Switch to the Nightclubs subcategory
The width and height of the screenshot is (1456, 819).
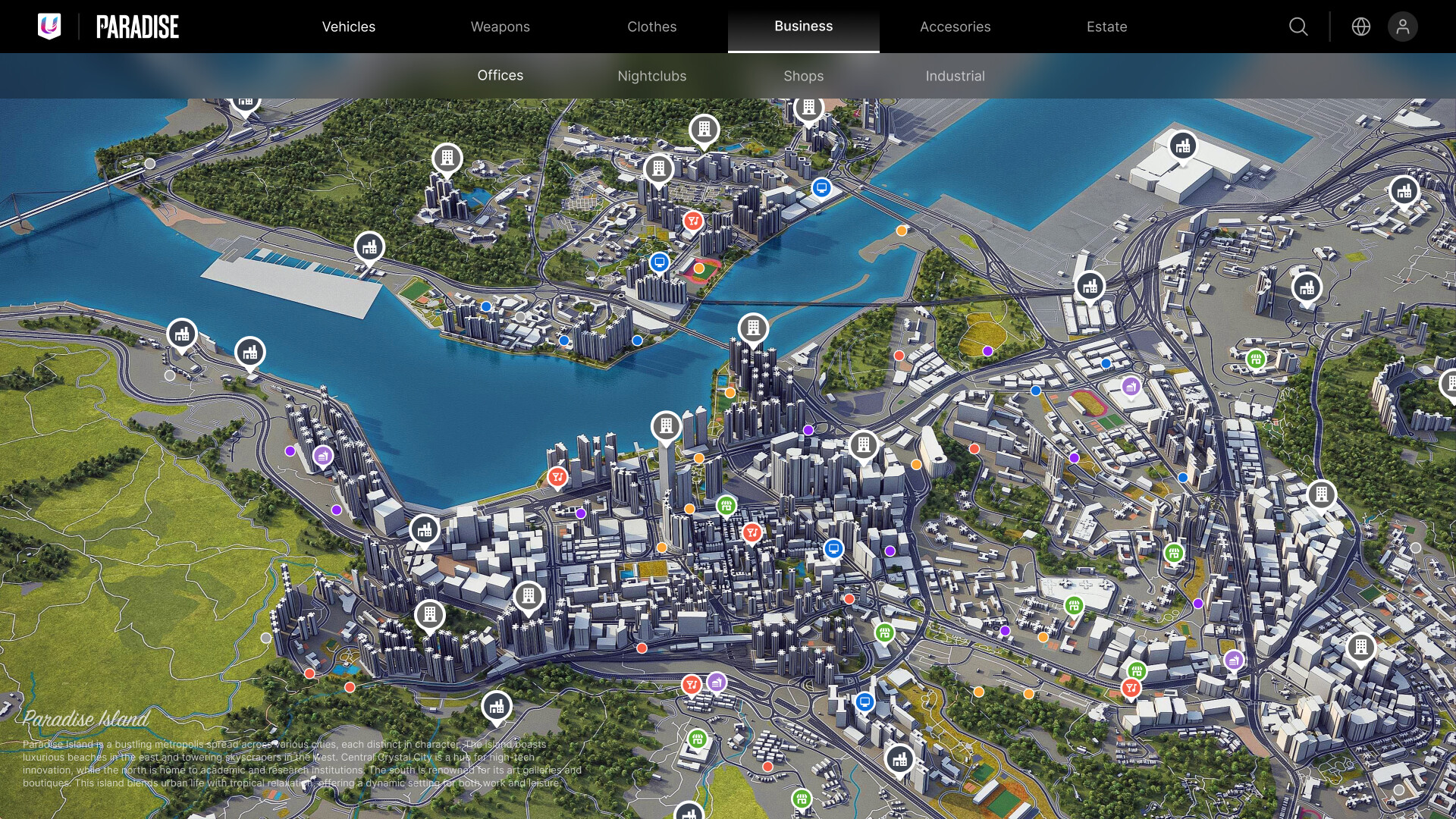coord(651,75)
